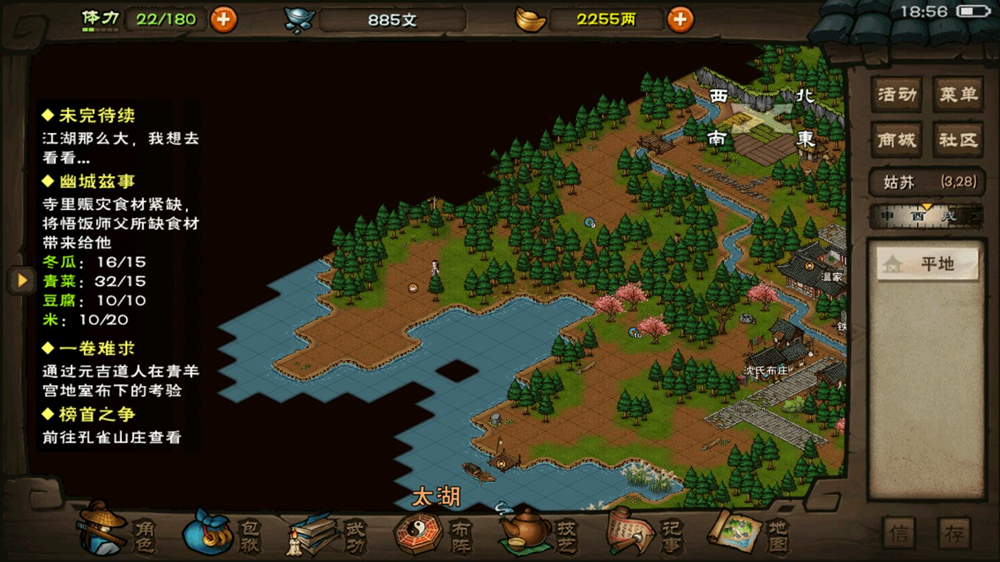Open the 地图 world map
1000x562 pixels.
tap(748, 530)
